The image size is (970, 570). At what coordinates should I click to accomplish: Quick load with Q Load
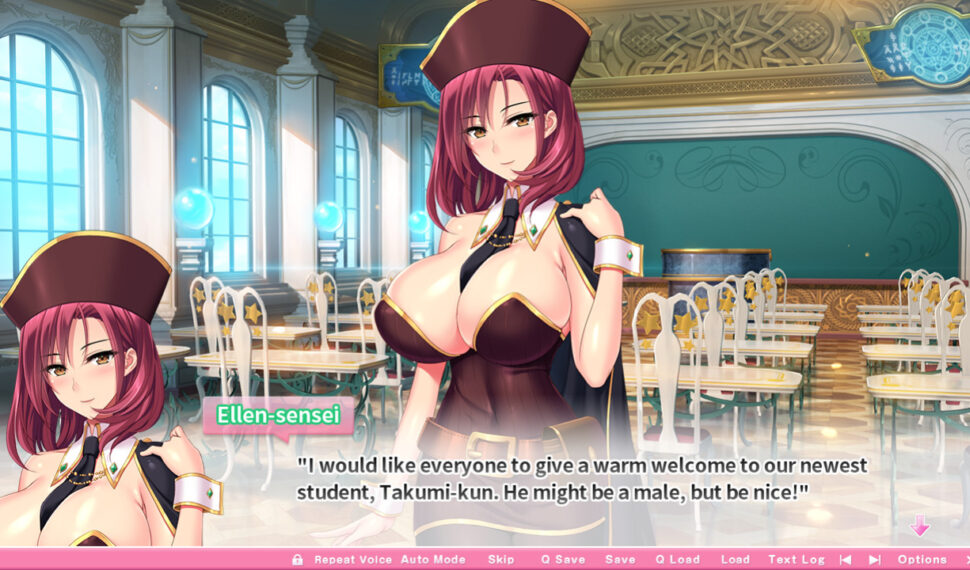tap(677, 560)
